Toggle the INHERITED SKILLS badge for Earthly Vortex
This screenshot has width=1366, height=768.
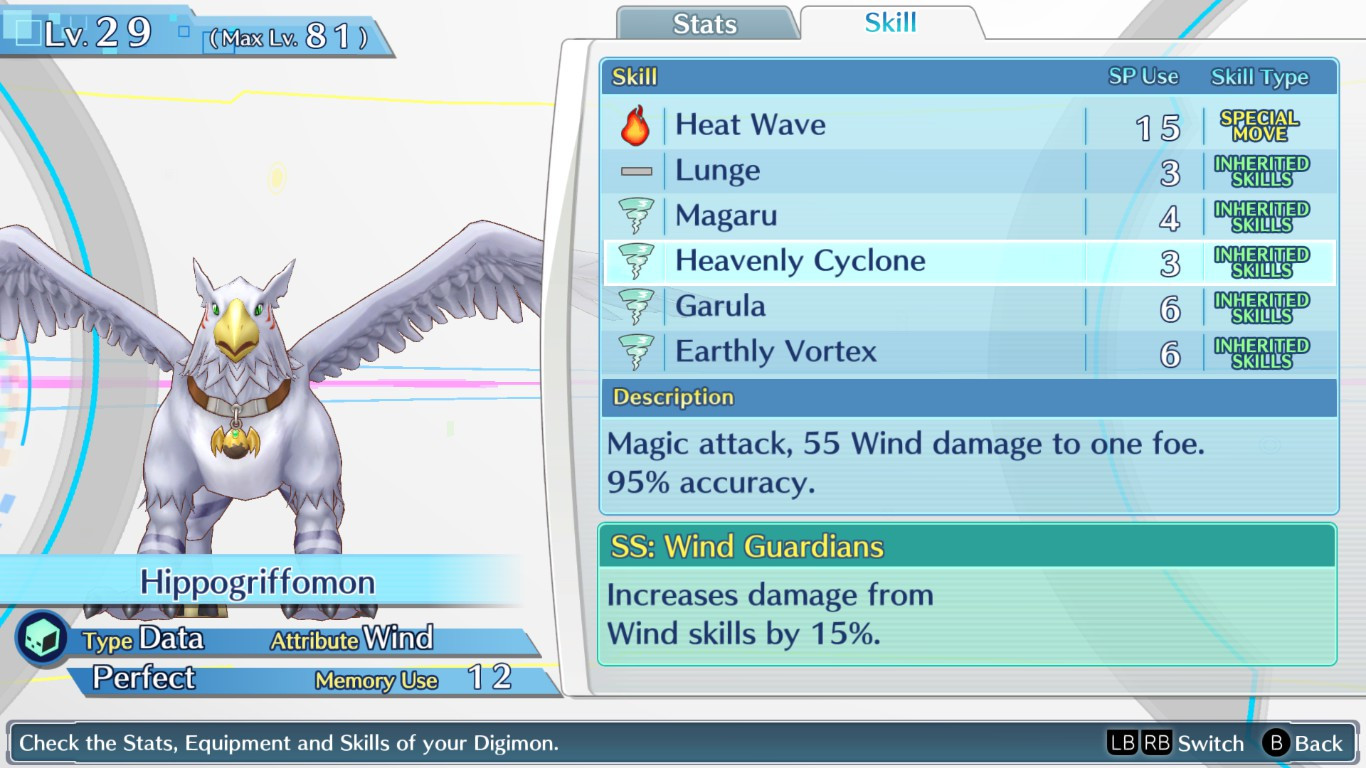[x=1264, y=351]
